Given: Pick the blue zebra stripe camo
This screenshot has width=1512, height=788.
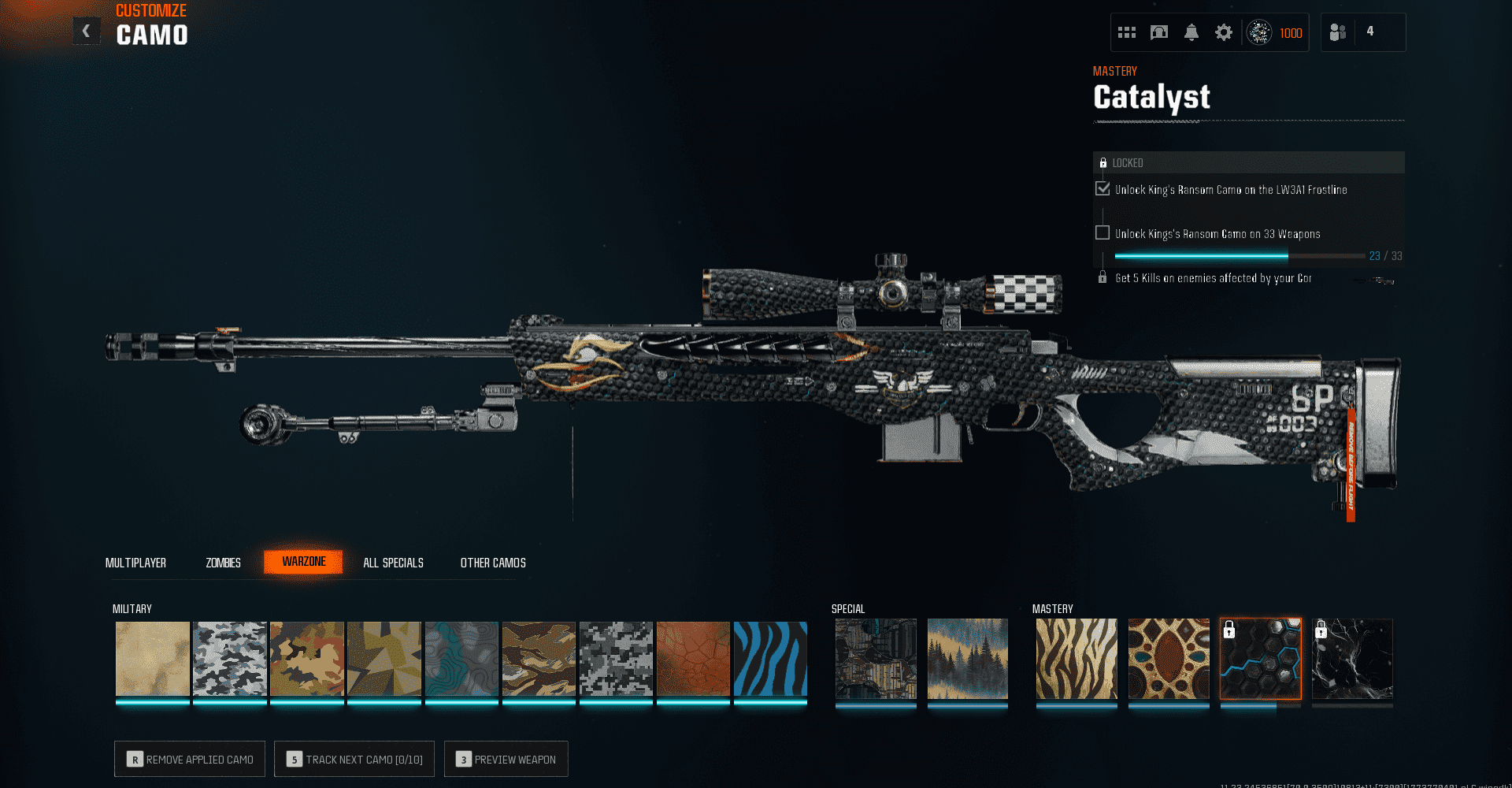Looking at the screenshot, I should [770, 659].
